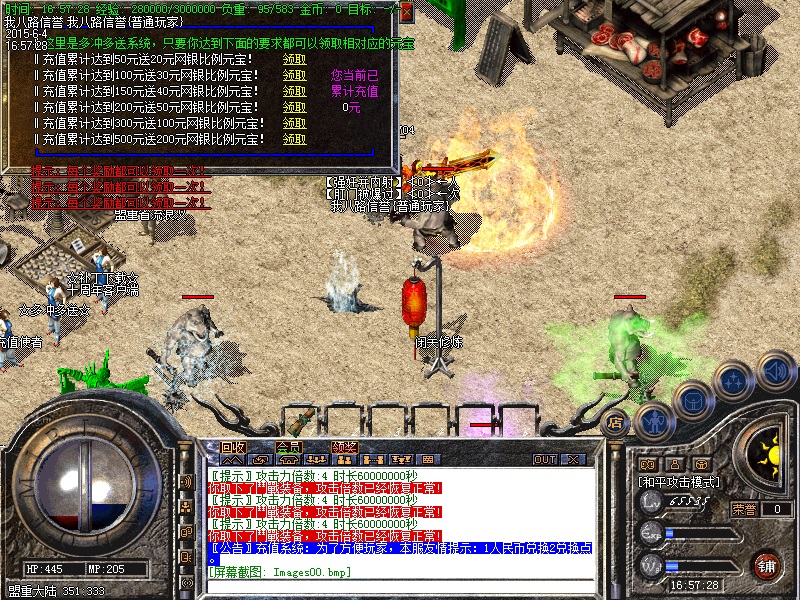
Task: Claim the 100 yuan recharge reward
Action: [293, 75]
